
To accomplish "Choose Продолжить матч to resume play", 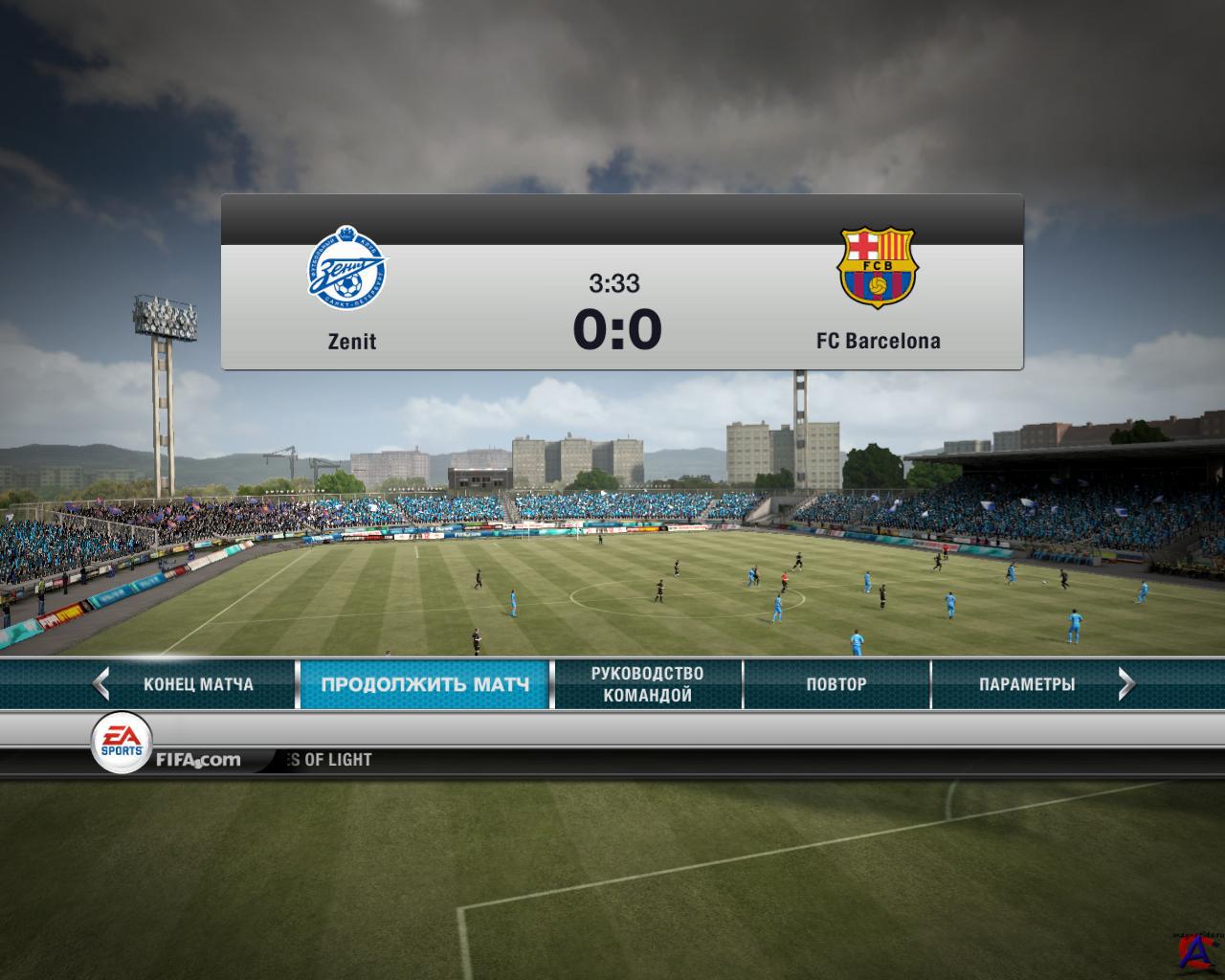I will coord(425,684).
